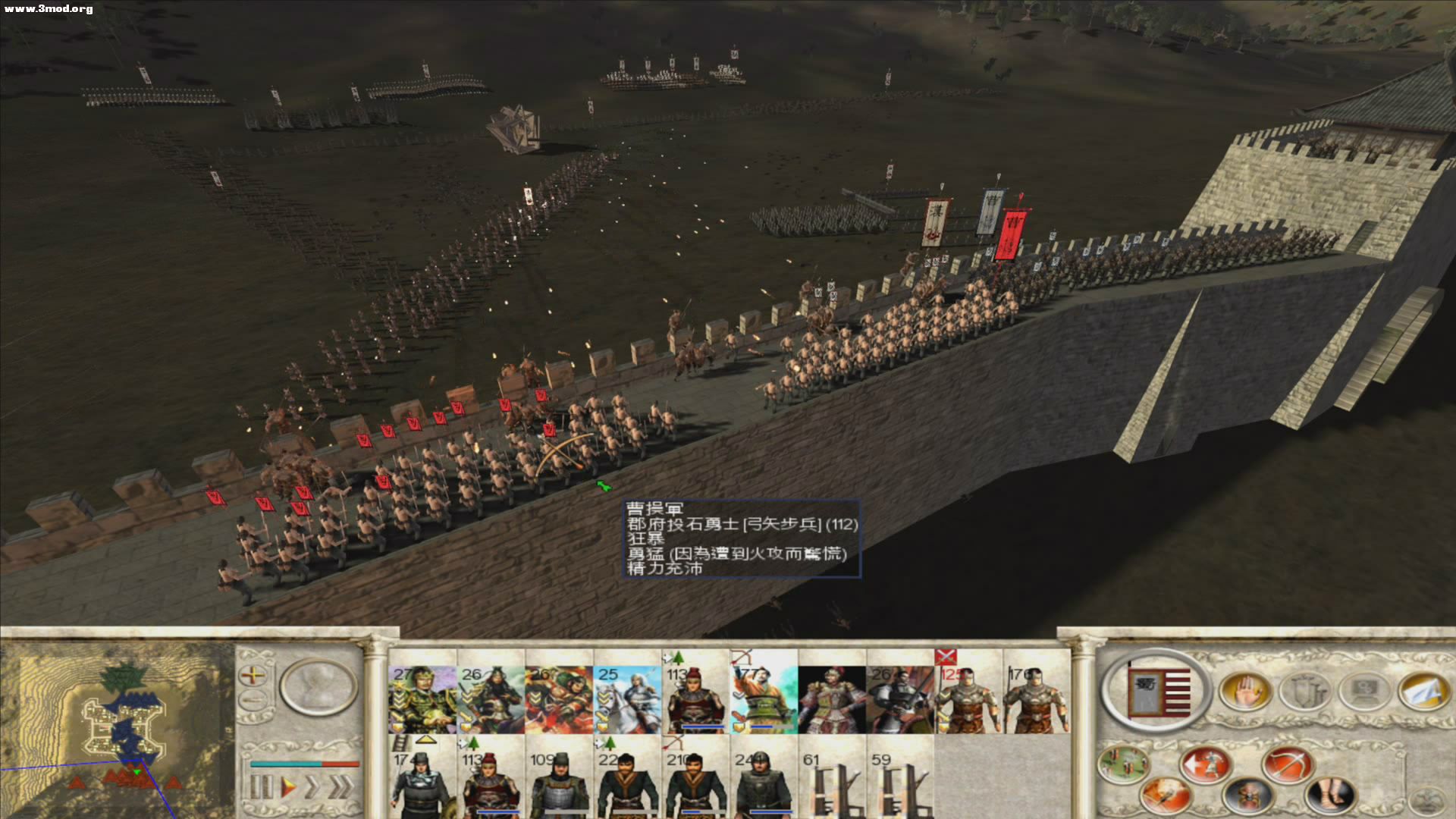This screenshot has height=819, width=1456.
Task: Click the army standard banner emblem
Action: click(x=1158, y=689)
